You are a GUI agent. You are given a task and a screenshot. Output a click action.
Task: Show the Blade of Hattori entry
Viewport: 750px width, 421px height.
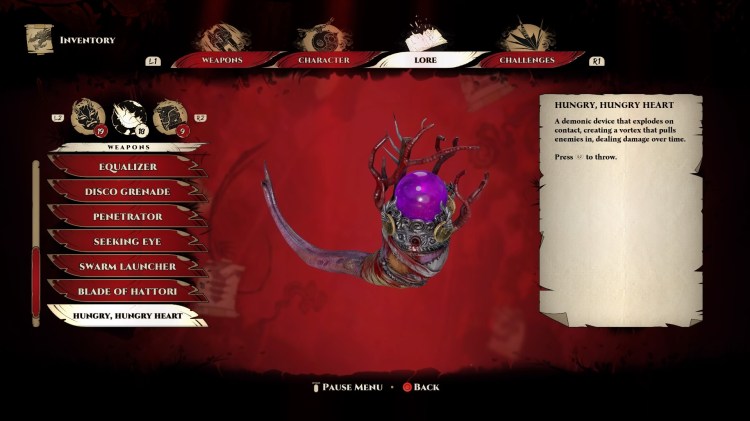tap(127, 292)
